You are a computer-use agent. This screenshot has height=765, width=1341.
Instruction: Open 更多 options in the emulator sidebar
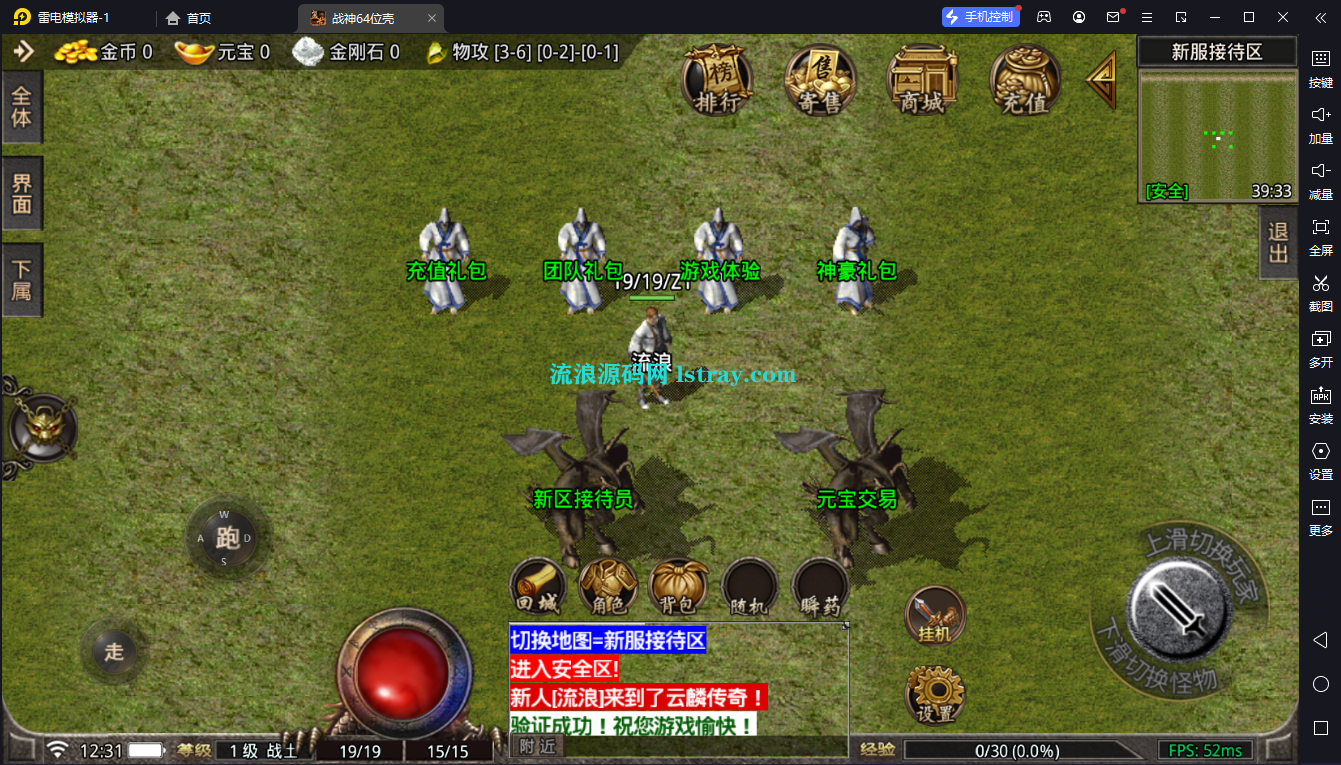click(1322, 517)
